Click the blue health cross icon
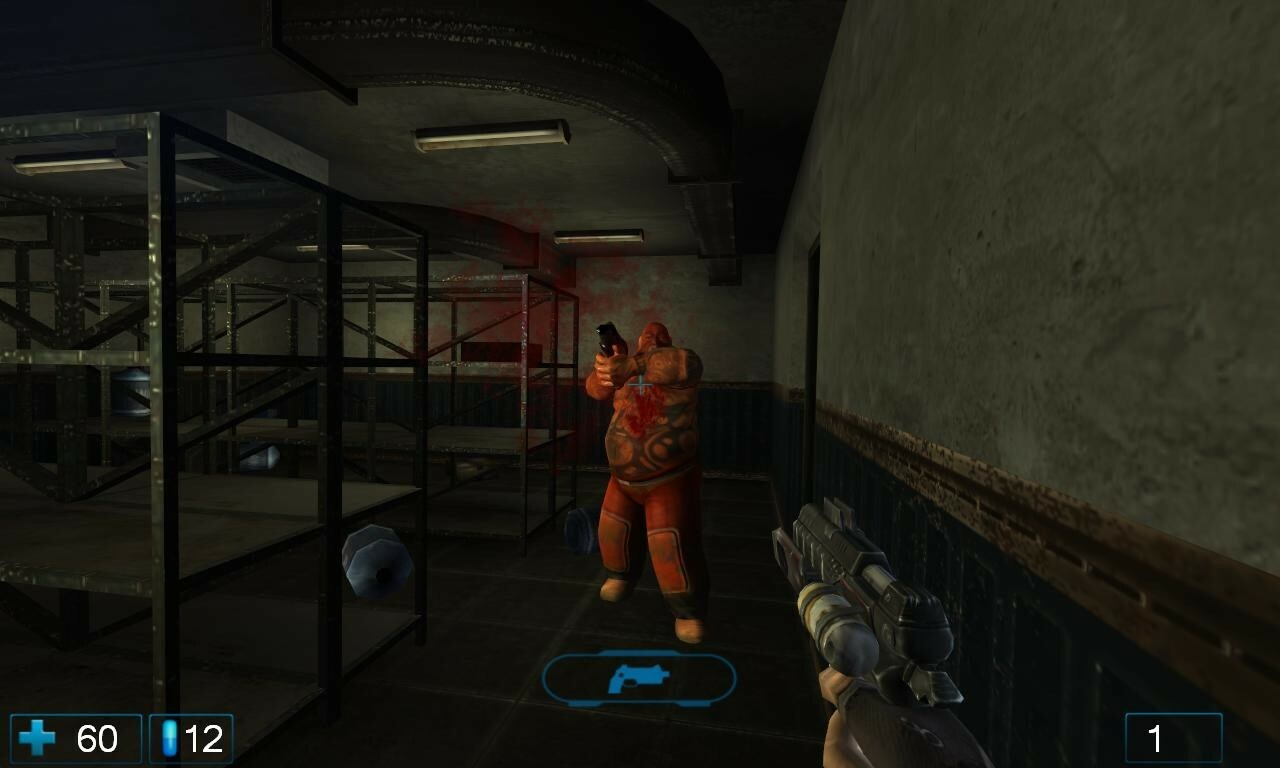Viewport: 1280px width, 768px height. 37,740
